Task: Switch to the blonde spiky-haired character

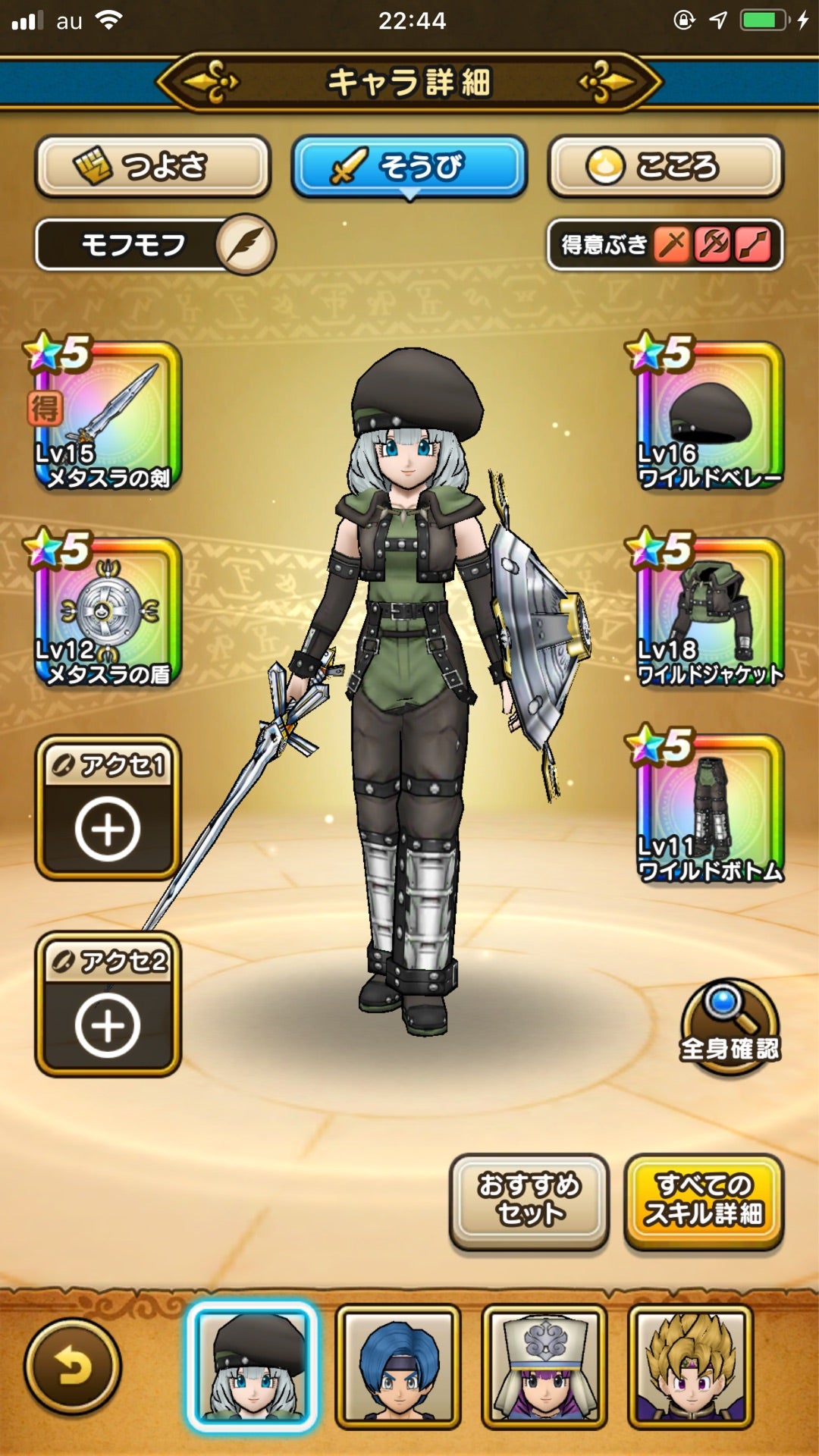Action: [691, 1367]
